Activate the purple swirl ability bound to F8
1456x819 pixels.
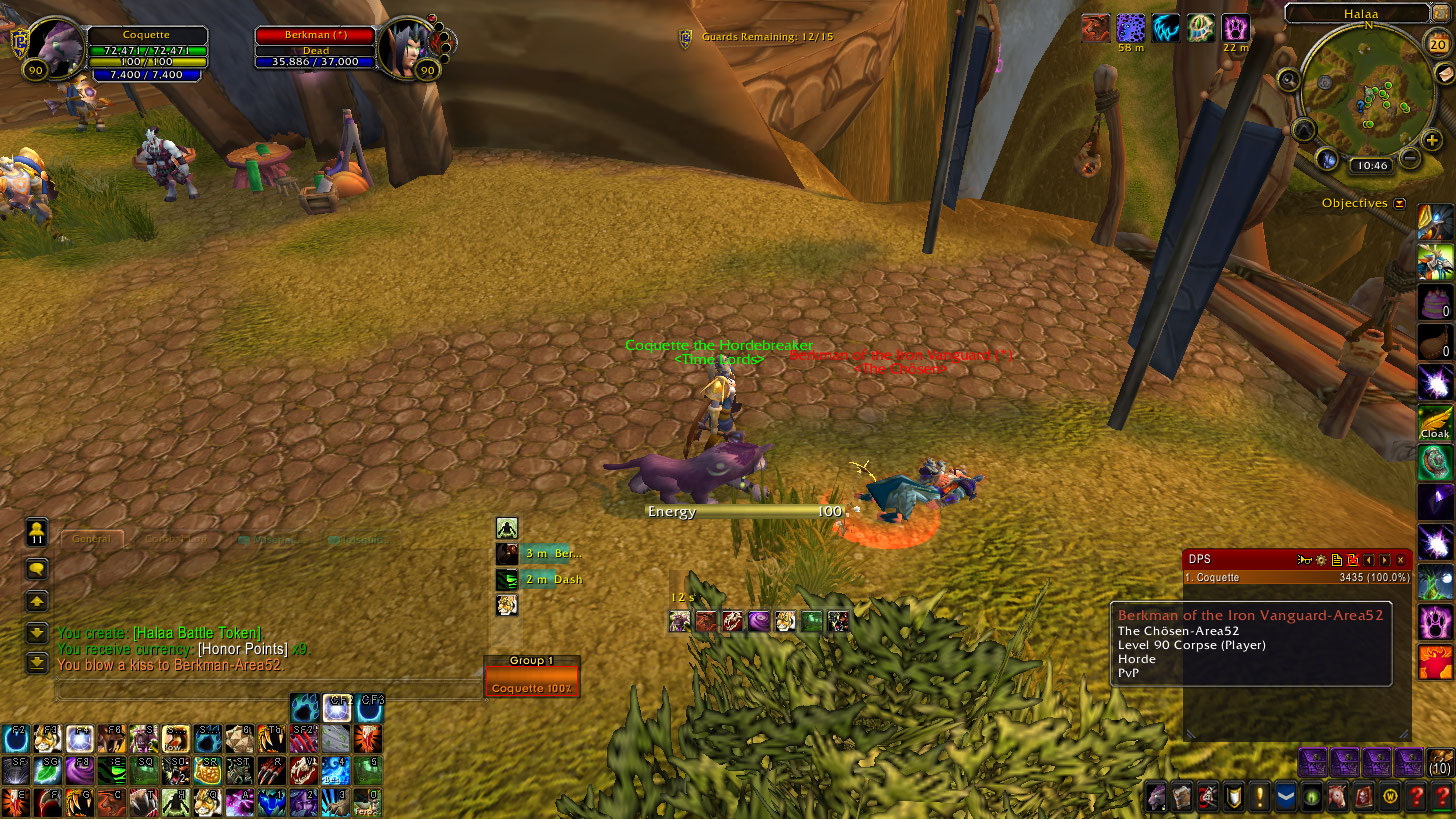click(77, 770)
